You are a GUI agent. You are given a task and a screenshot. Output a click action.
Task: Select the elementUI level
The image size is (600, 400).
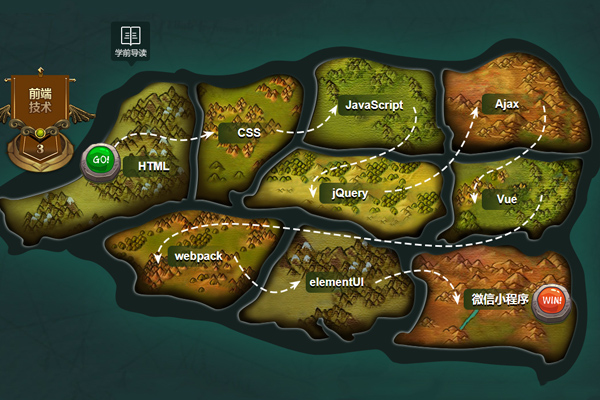click(x=335, y=281)
